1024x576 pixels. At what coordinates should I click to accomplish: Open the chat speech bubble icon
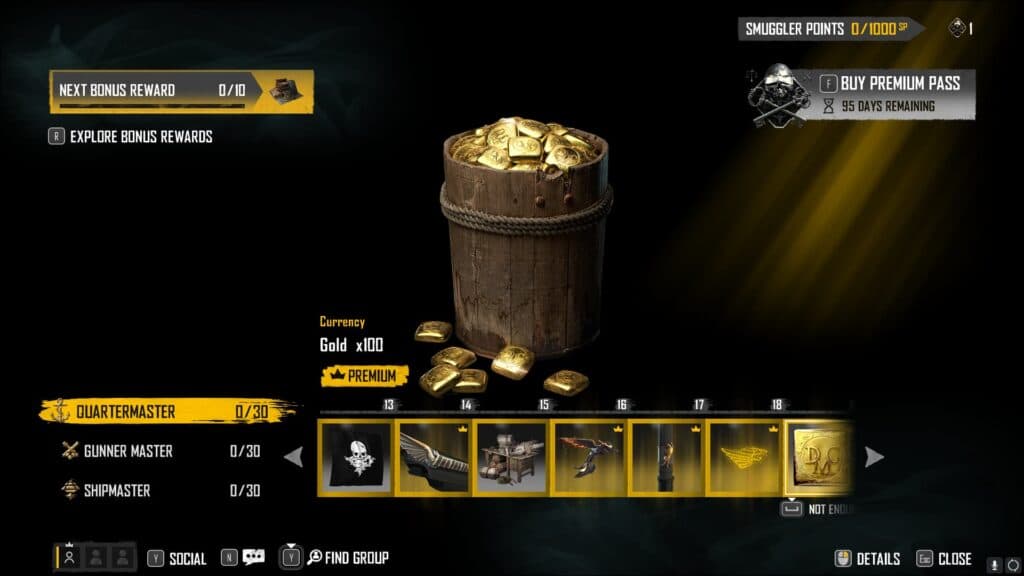tap(253, 558)
